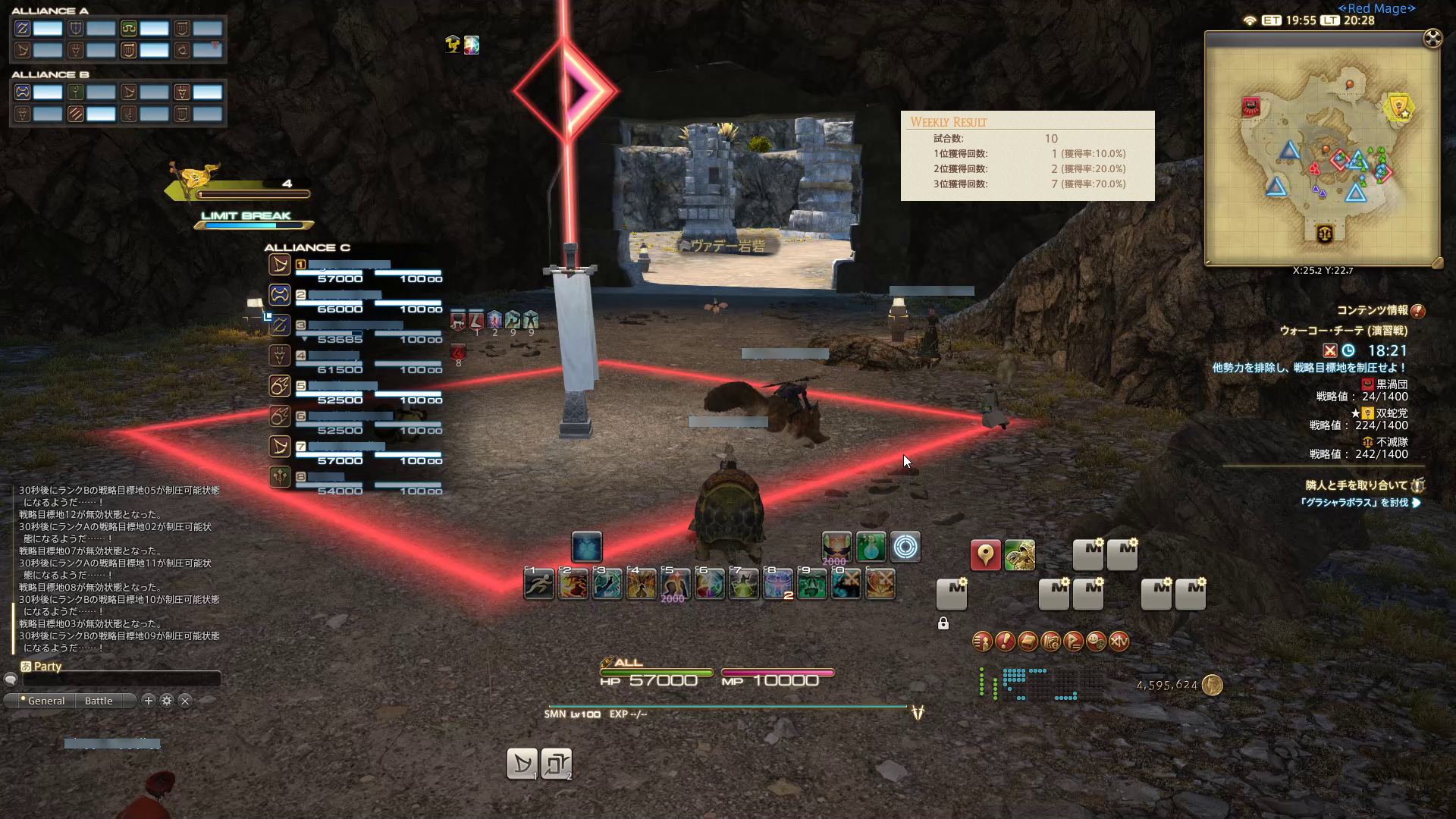Image resolution: width=1456 pixels, height=819 pixels.
Task: Open chat log settings gear
Action: [167, 701]
